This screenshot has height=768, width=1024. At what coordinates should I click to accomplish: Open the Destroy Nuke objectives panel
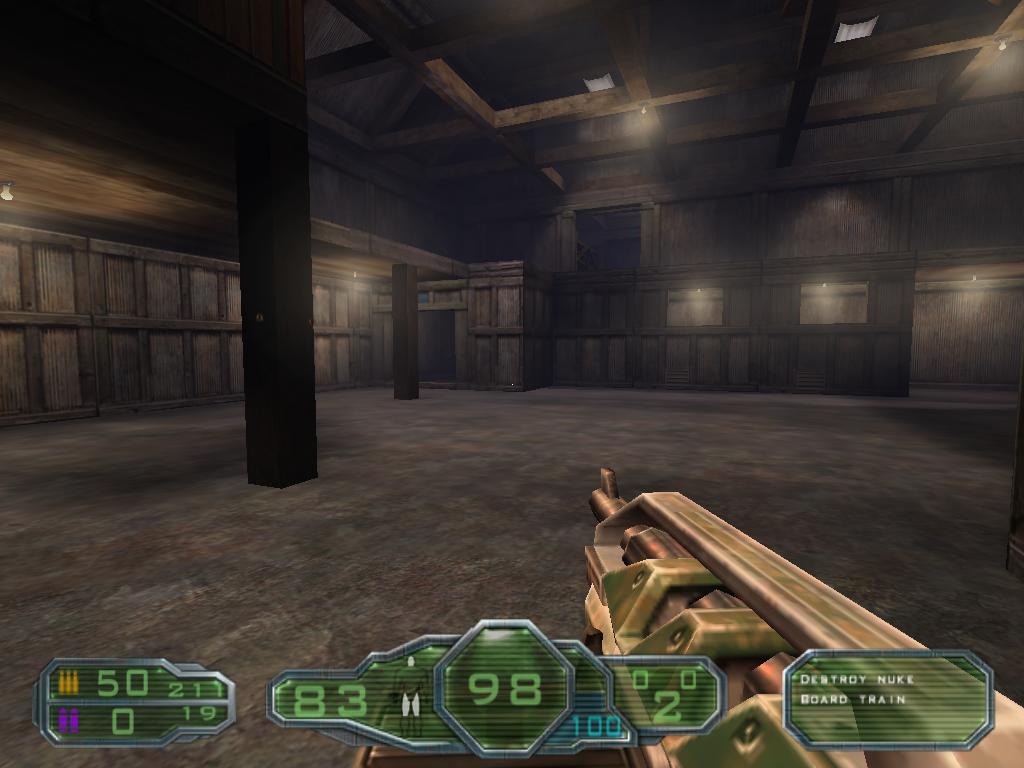888,699
